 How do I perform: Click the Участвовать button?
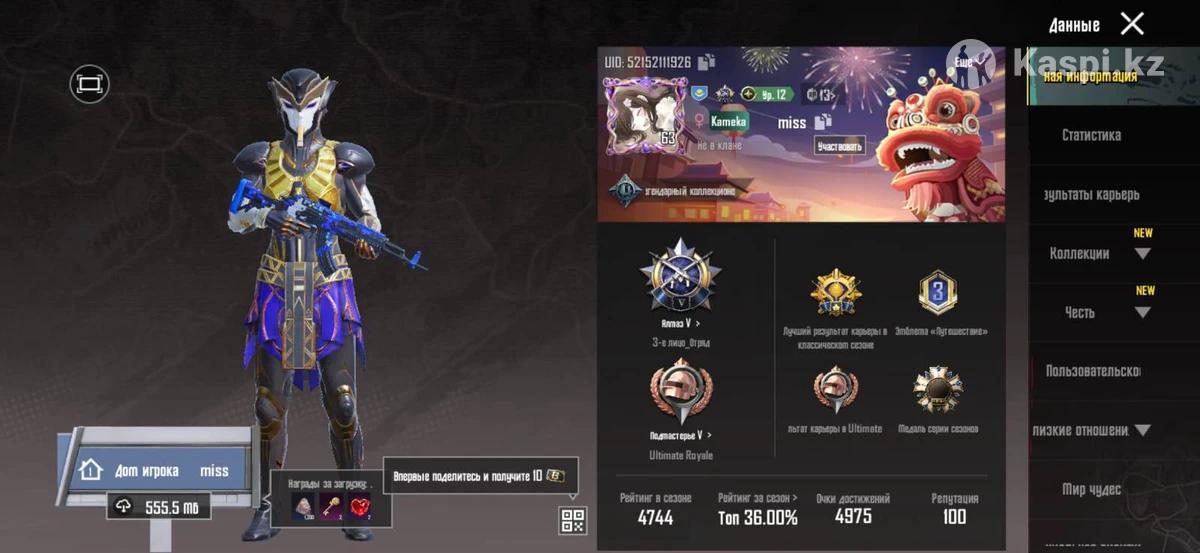coord(838,146)
